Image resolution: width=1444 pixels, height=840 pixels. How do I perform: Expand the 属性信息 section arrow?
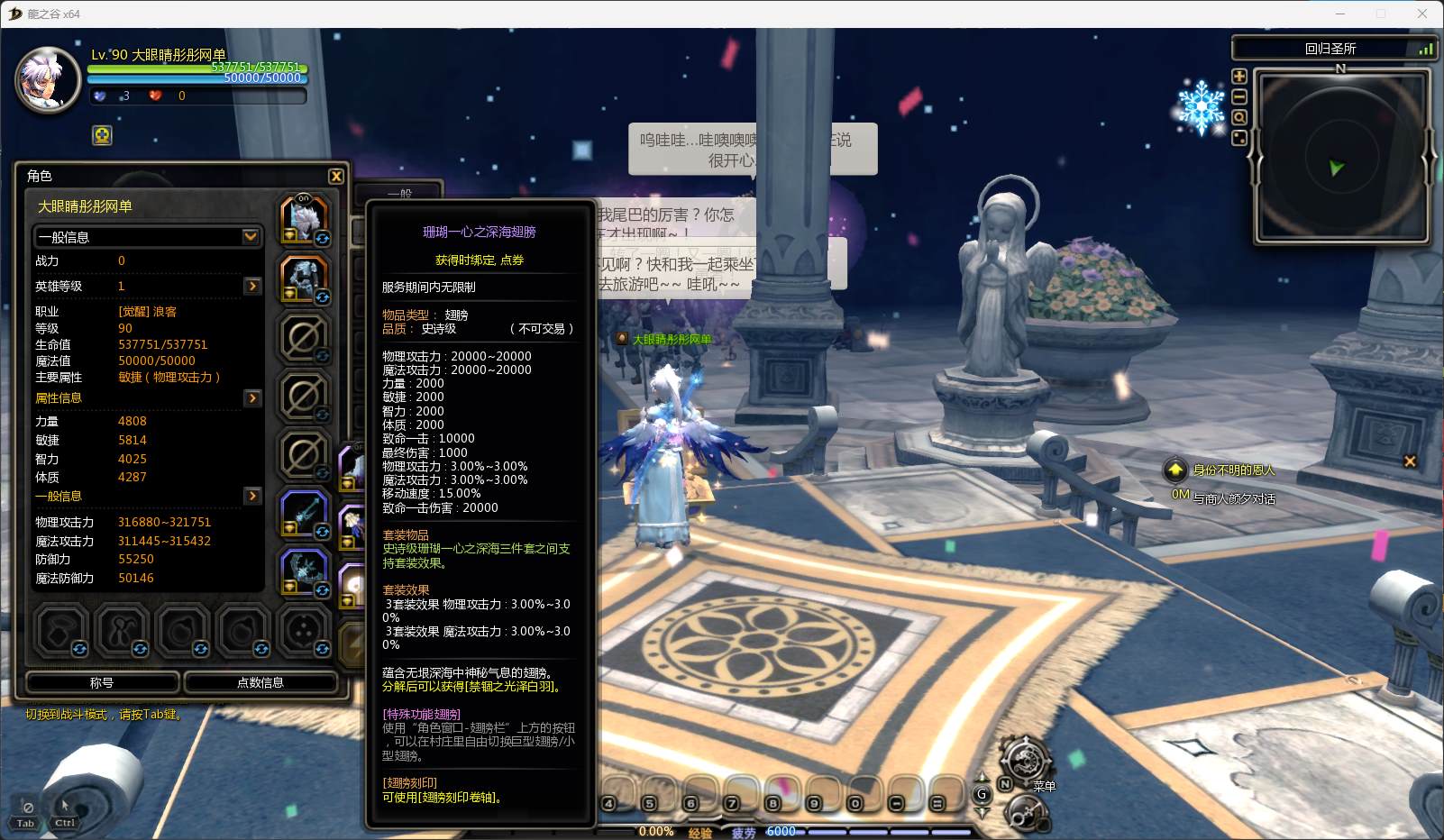coord(252,397)
